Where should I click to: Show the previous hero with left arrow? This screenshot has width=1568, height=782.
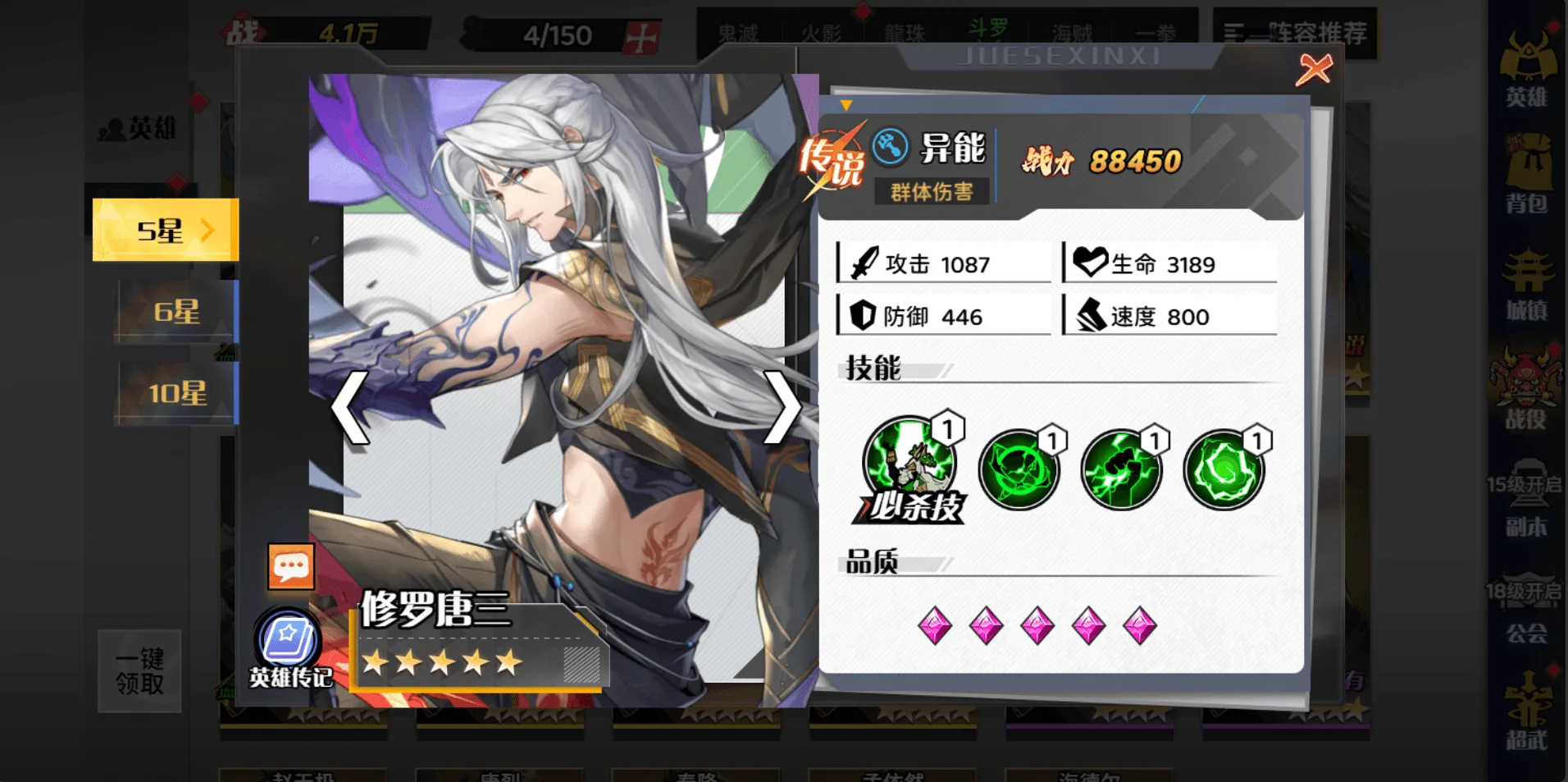click(350, 408)
